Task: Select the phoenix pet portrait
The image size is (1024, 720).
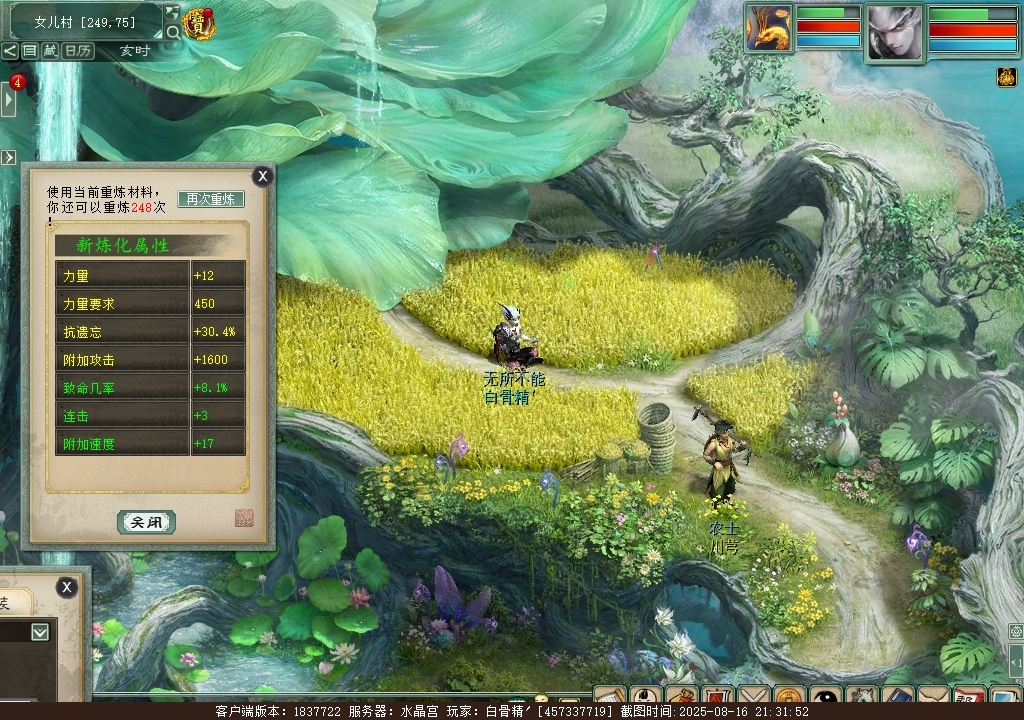Action: 768,28
